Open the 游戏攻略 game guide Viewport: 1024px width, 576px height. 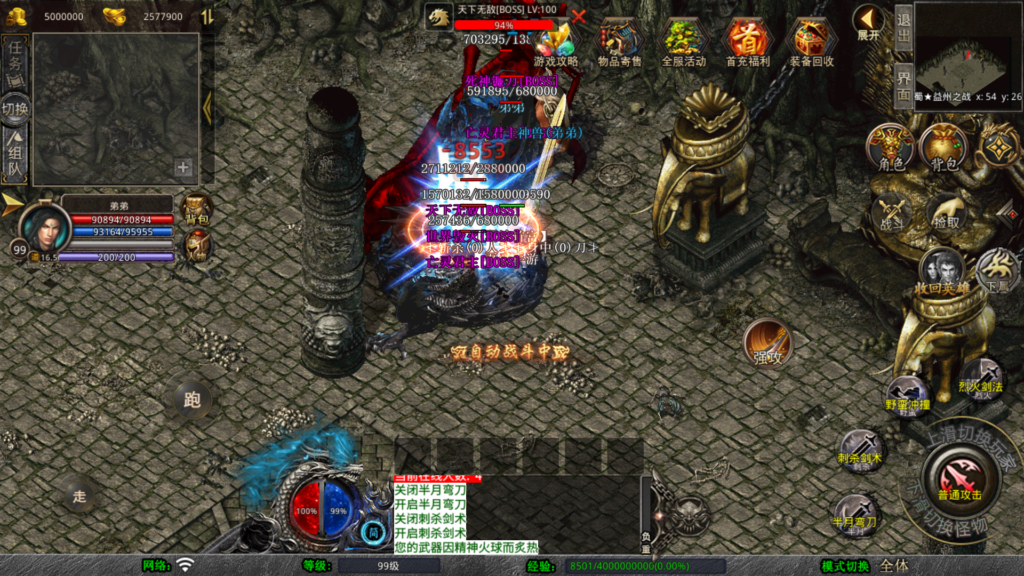coord(556,43)
